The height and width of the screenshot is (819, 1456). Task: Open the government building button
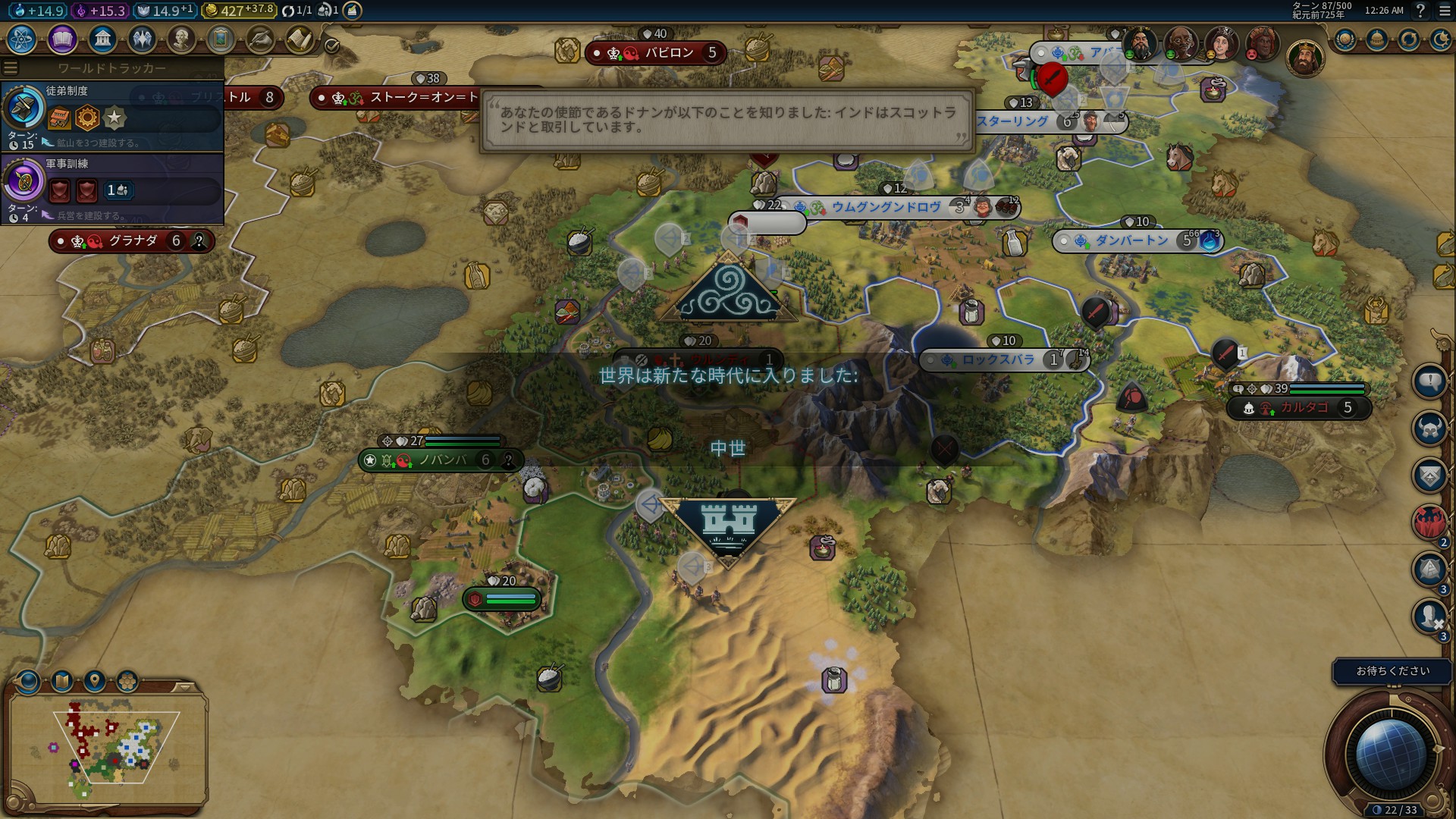tap(102, 39)
